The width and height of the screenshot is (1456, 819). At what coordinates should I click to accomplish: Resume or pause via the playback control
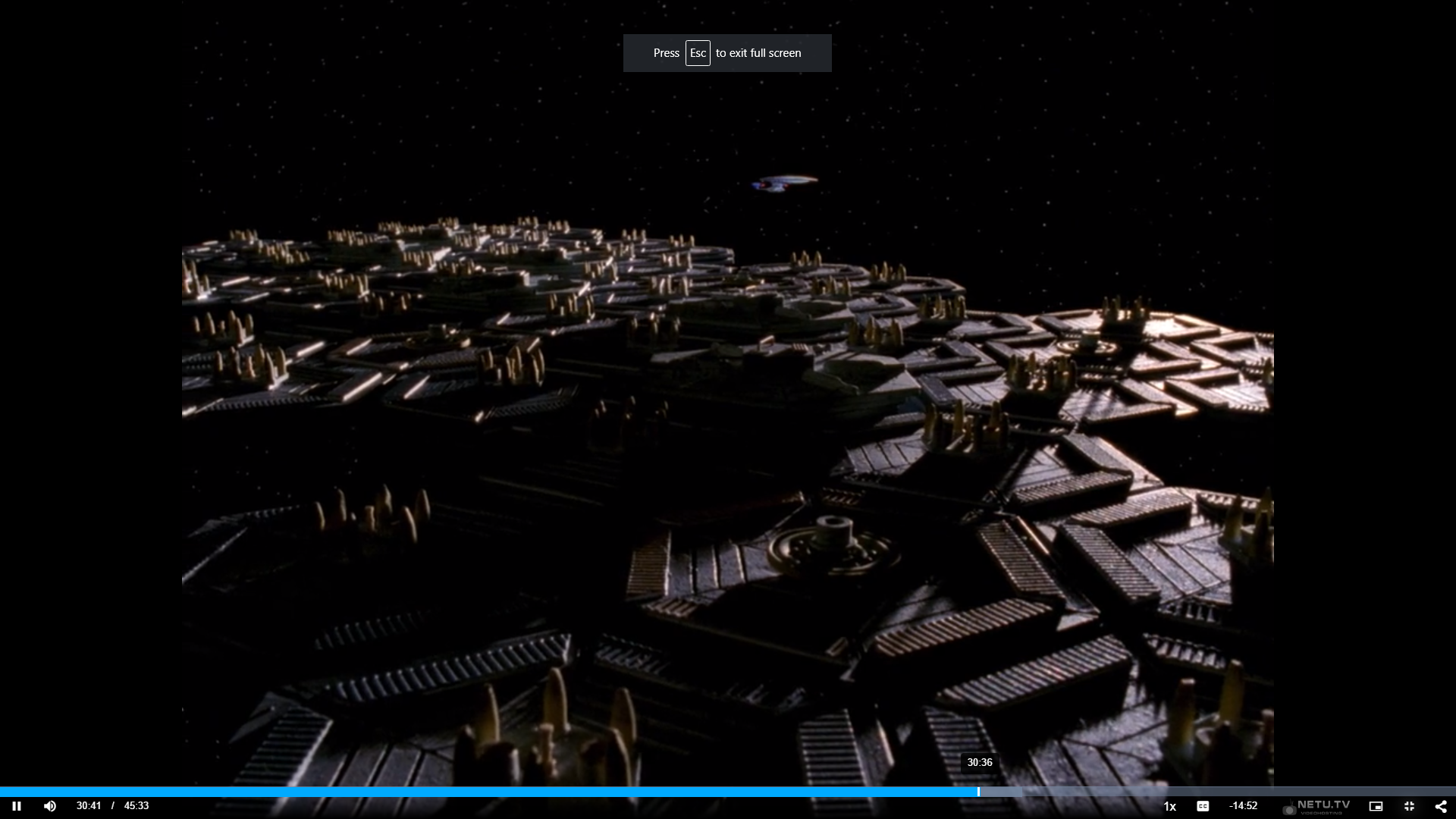pyautogui.click(x=16, y=805)
